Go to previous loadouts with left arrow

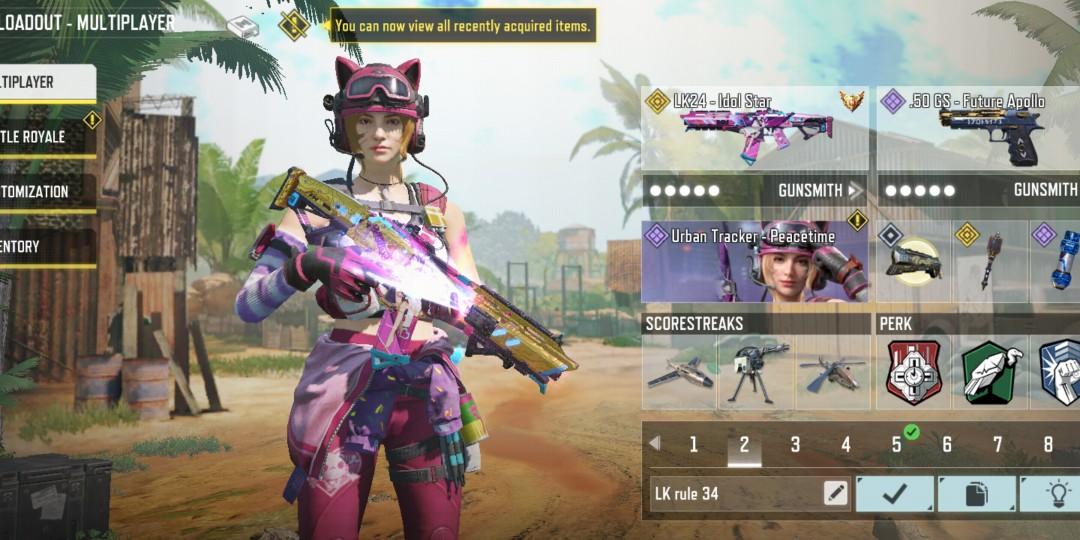(x=655, y=443)
